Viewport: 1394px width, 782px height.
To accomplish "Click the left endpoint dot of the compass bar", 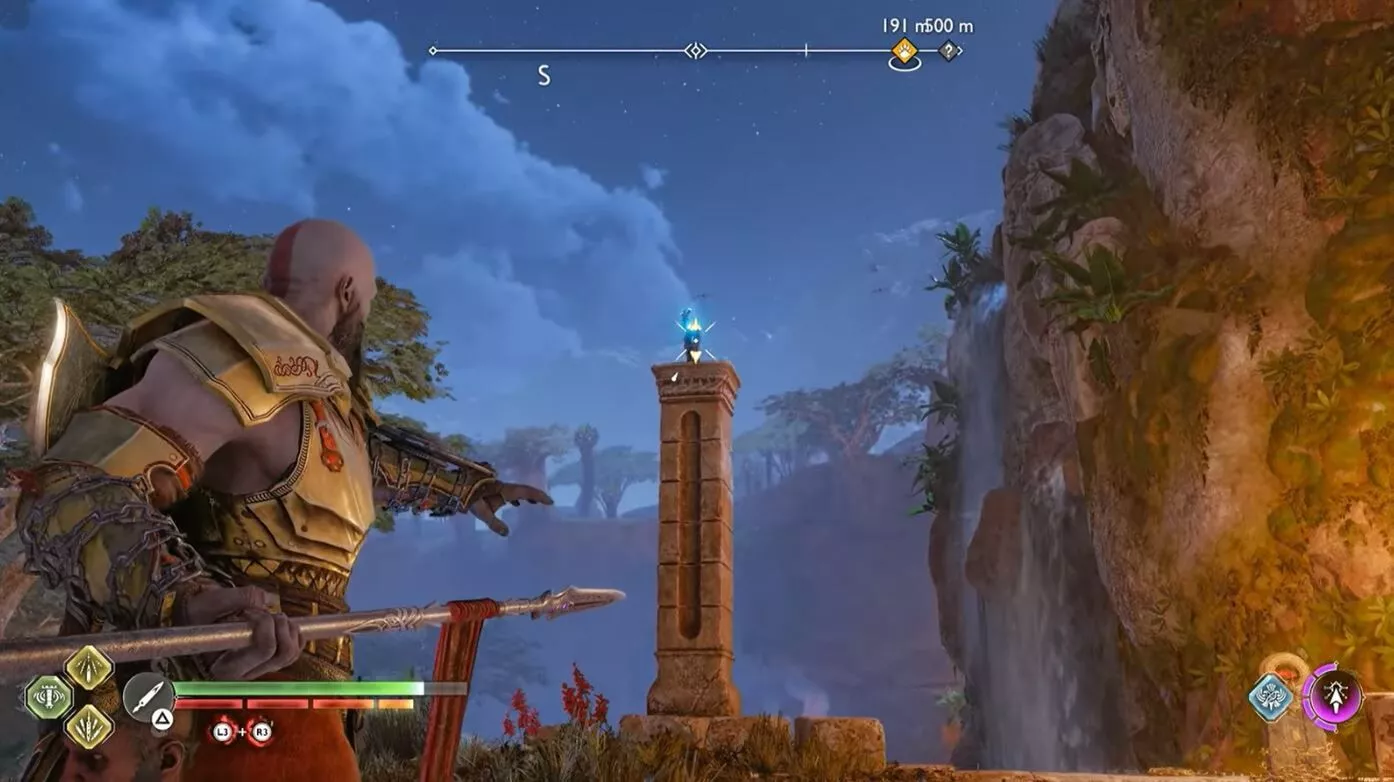I will pyautogui.click(x=432, y=48).
